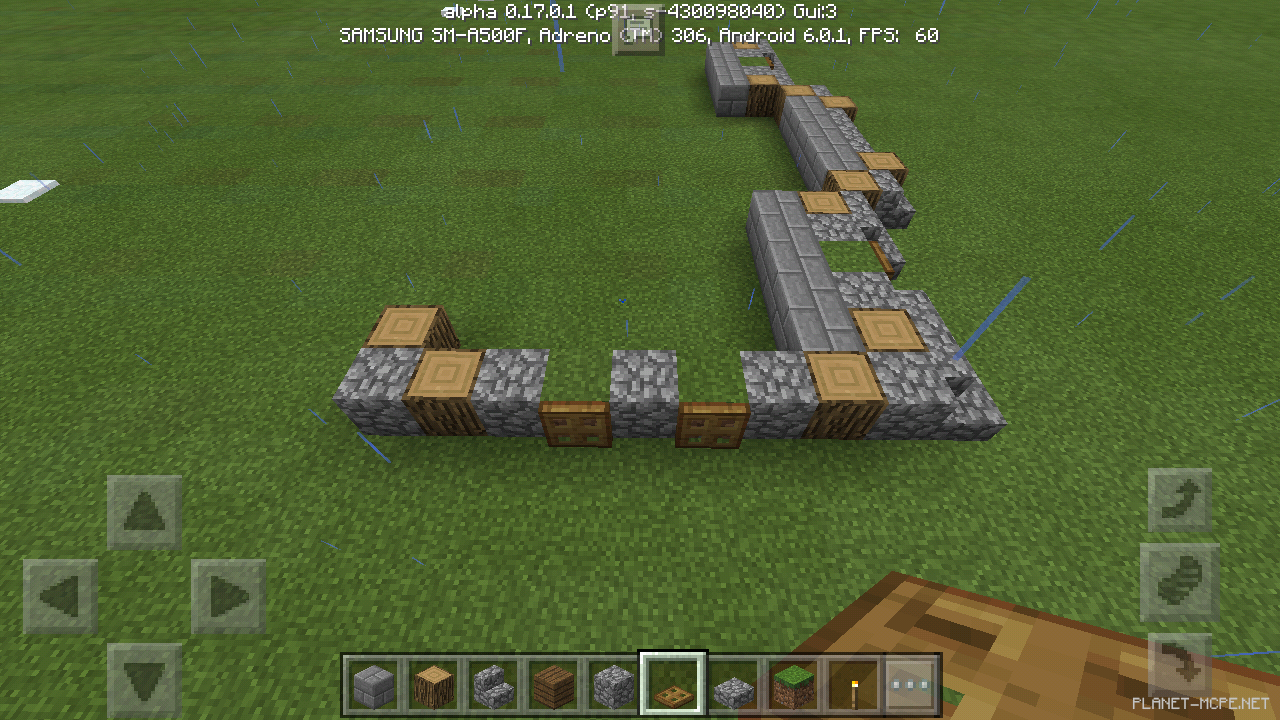Select the torch in the hotbar
This screenshot has width=1280, height=720.
(x=854, y=687)
